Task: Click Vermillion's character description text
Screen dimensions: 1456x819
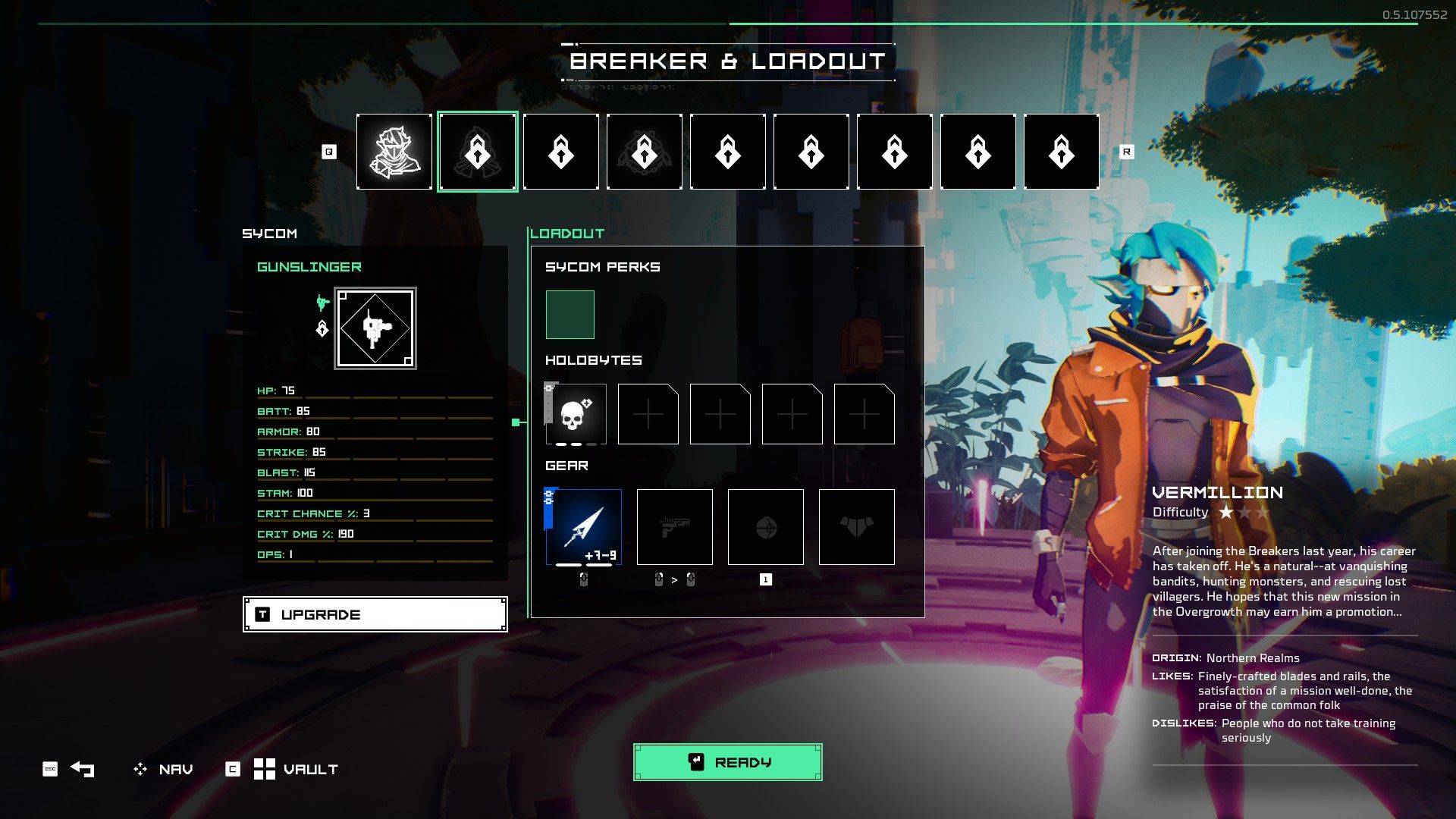Action: (x=1283, y=580)
